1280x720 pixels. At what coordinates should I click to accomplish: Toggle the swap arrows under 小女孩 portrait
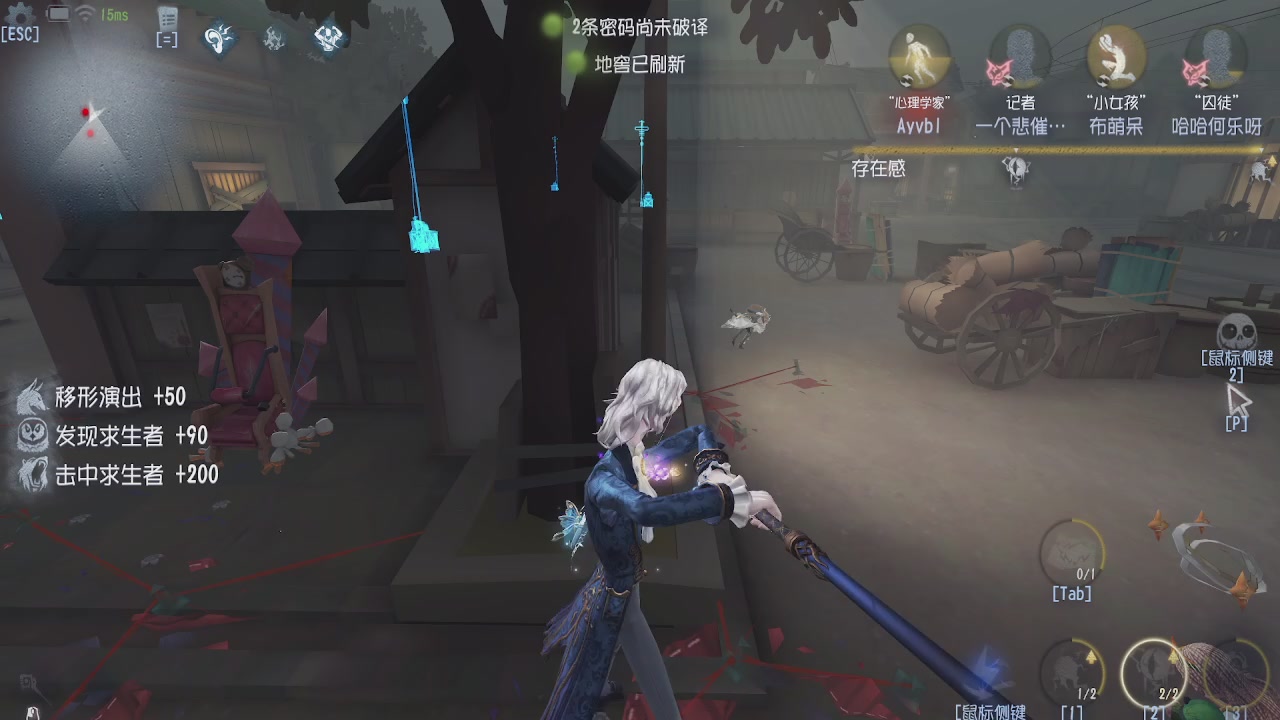[1103, 78]
